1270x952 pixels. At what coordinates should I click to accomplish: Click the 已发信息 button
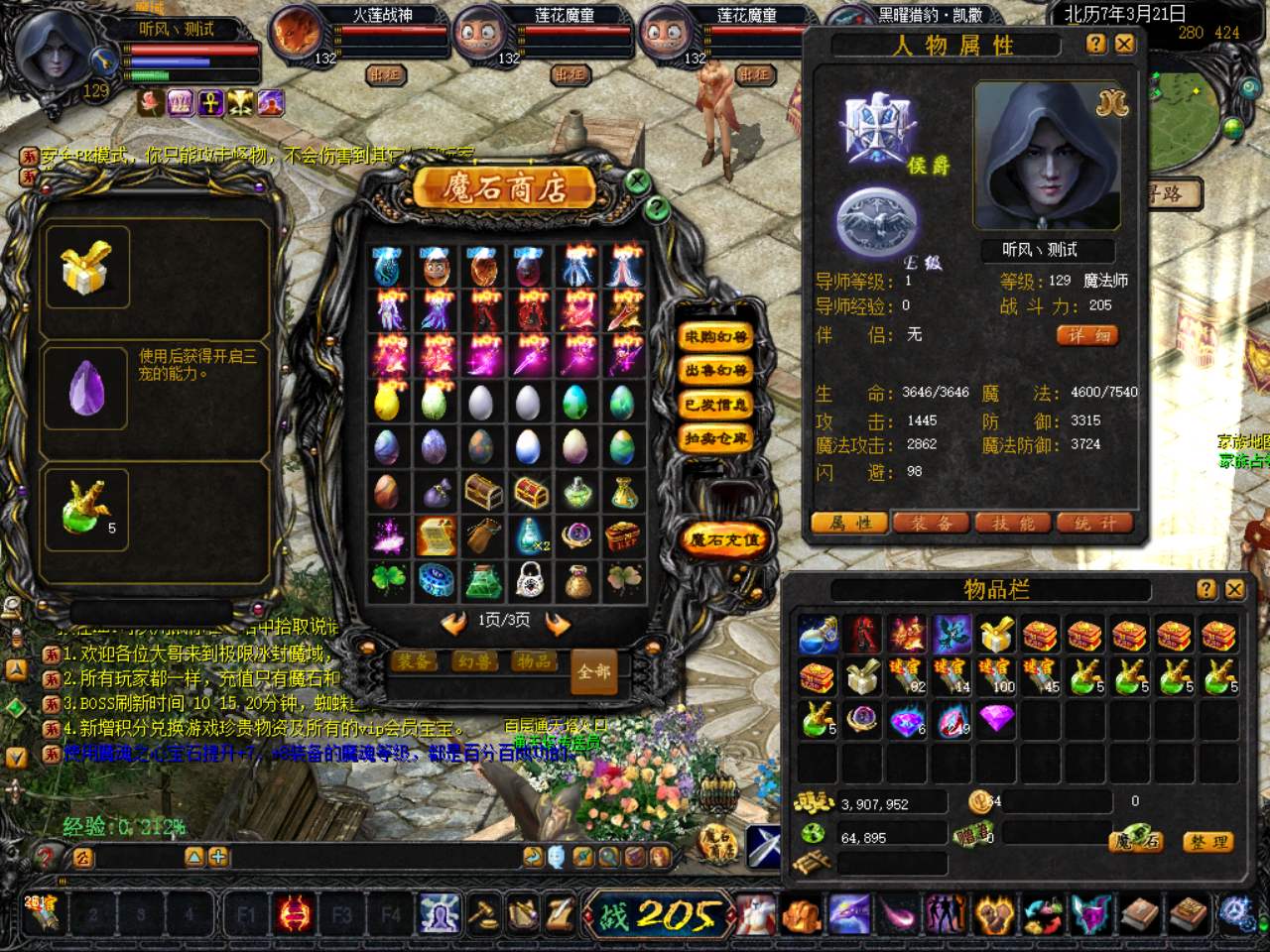pos(714,405)
